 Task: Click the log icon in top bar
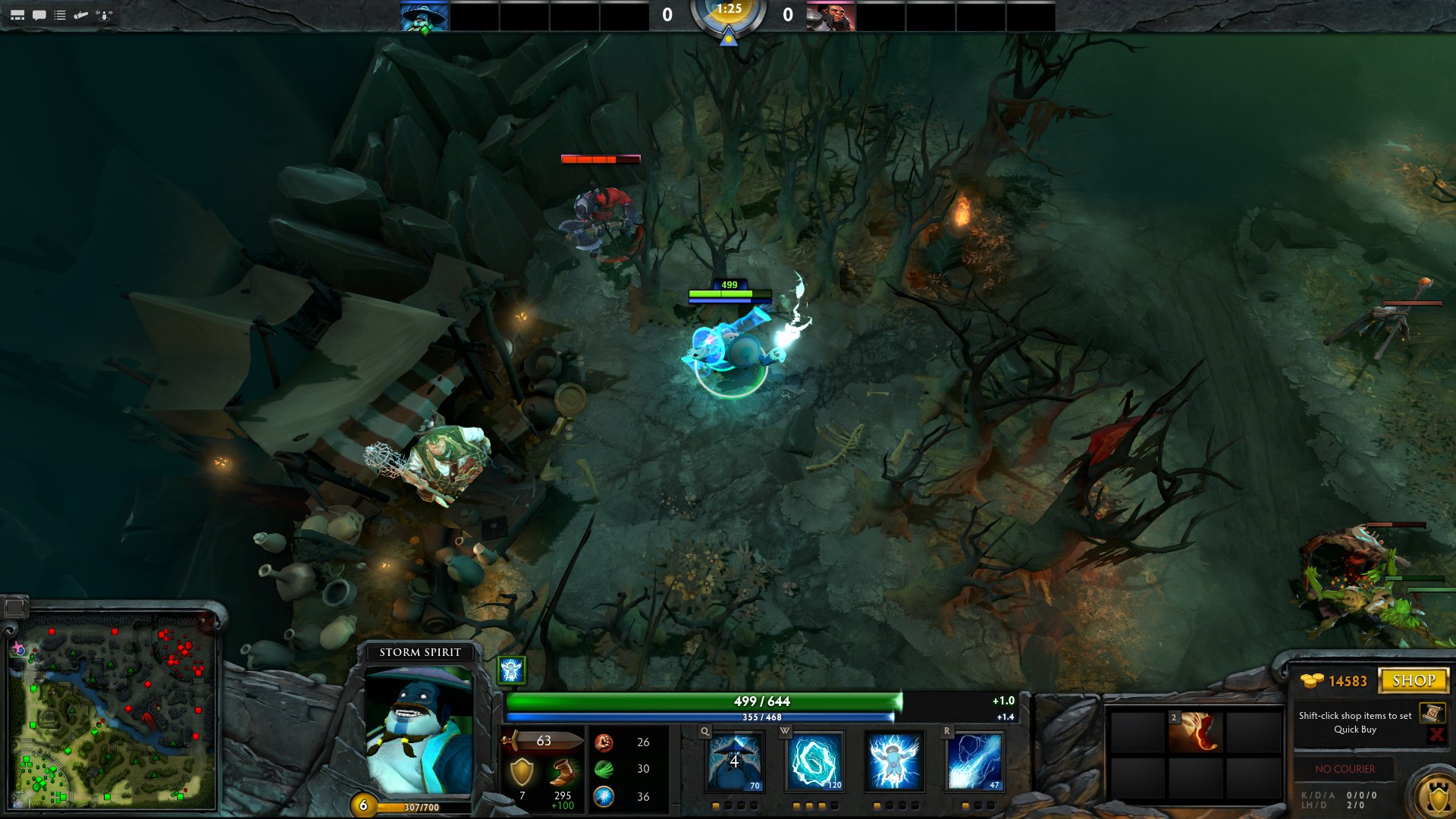point(81,15)
